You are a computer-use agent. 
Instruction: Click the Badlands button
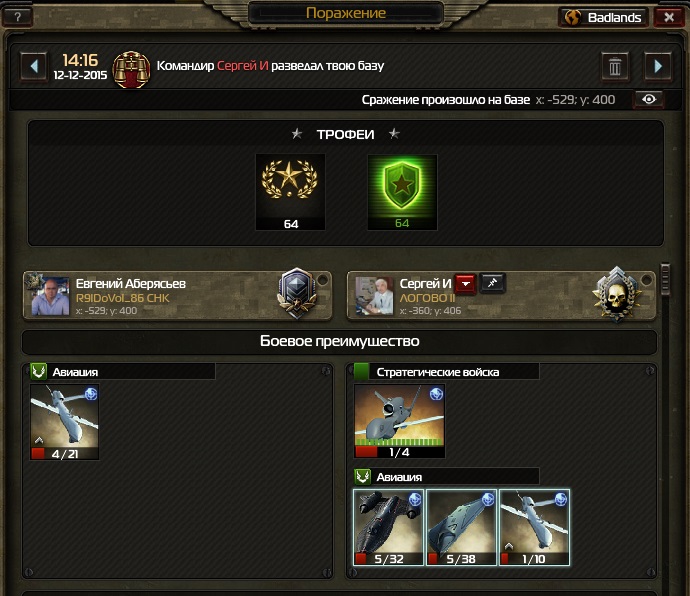point(603,17)
